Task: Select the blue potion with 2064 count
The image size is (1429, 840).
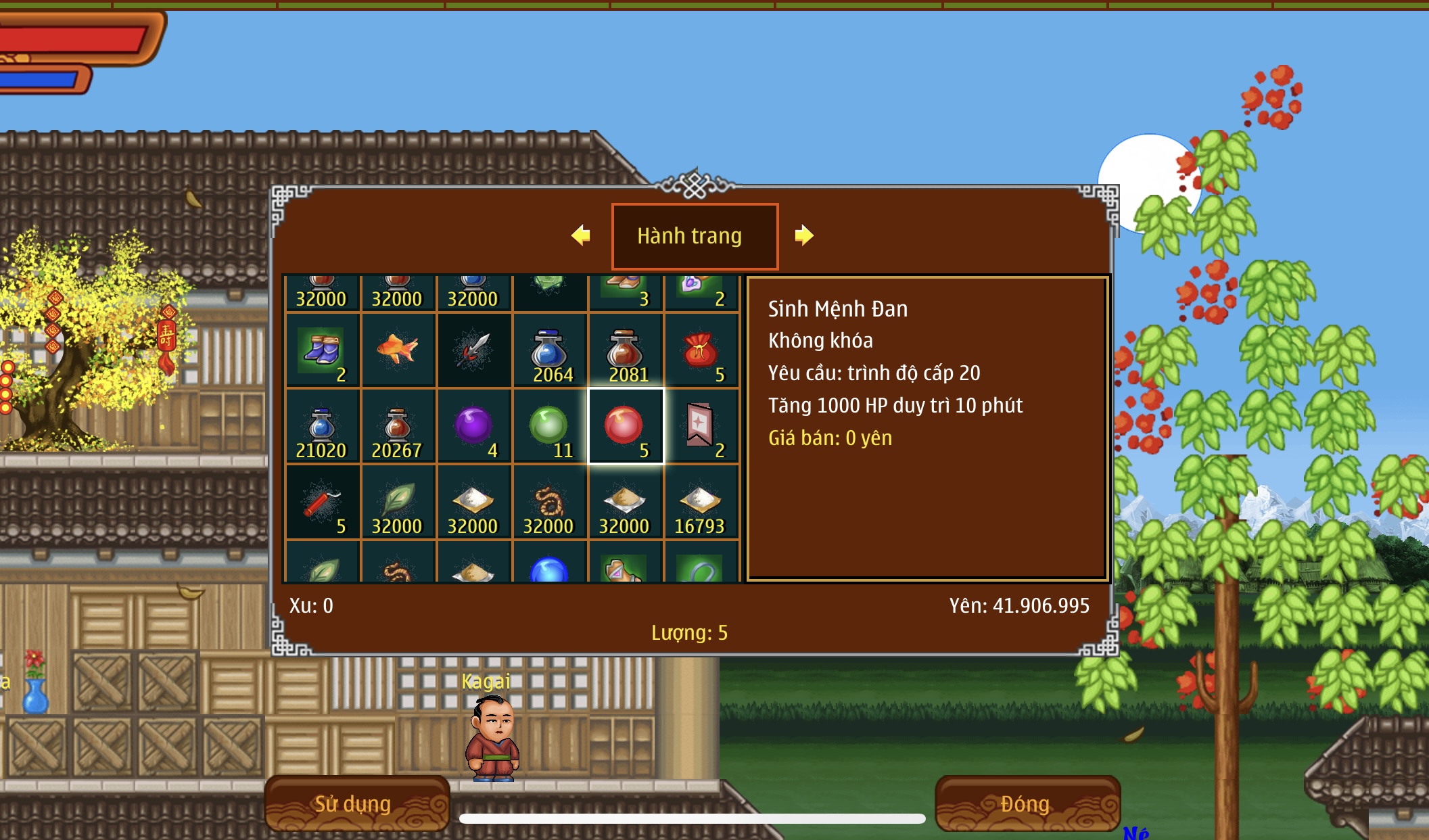Action: (550, 351)
